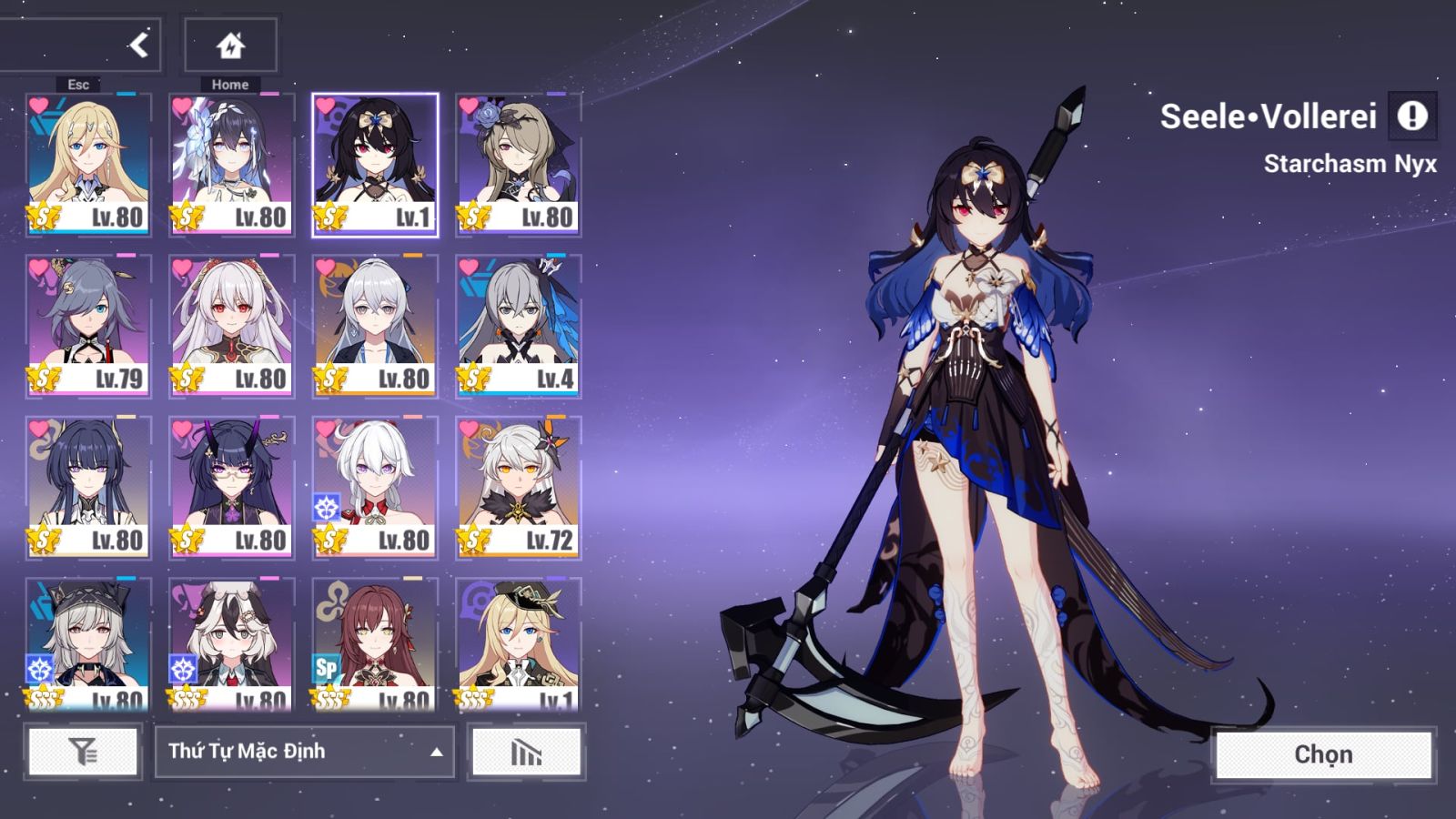Choose the brown-haired Sp character portrait

tap(375, 644)
